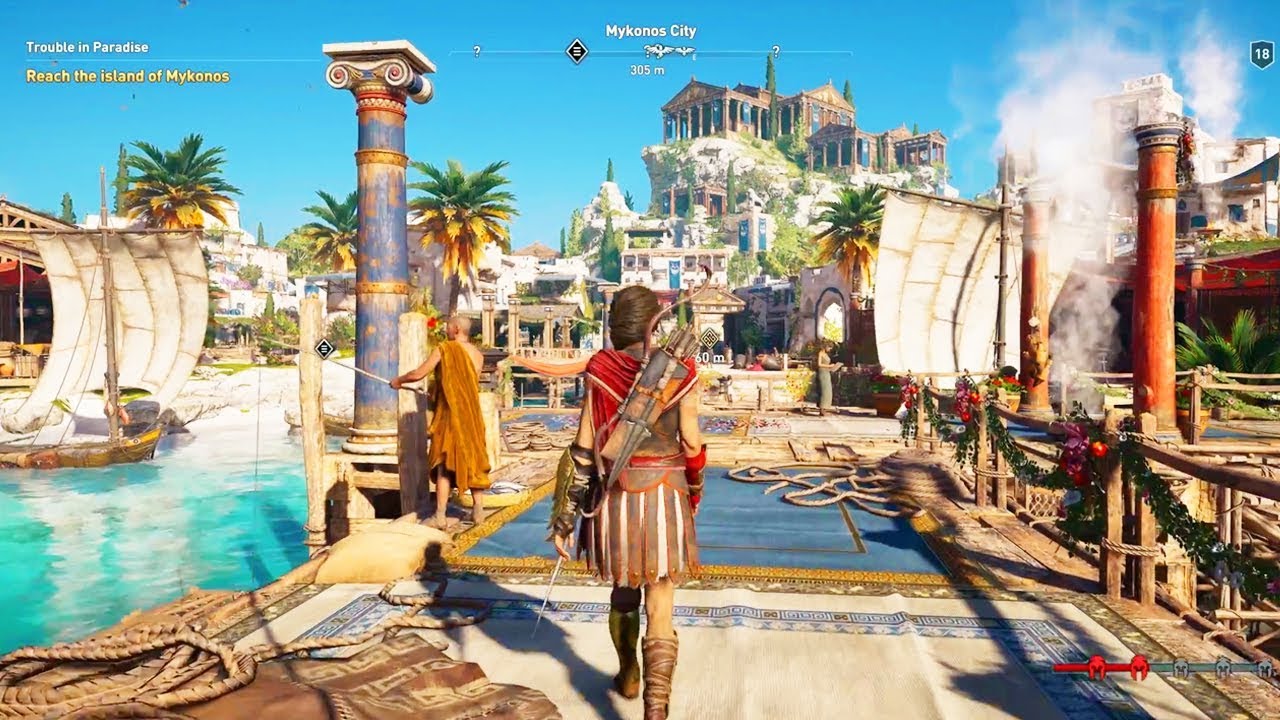Click the second eagle icon on the compass bar
1280x720 pixels.
pos(684,50)
